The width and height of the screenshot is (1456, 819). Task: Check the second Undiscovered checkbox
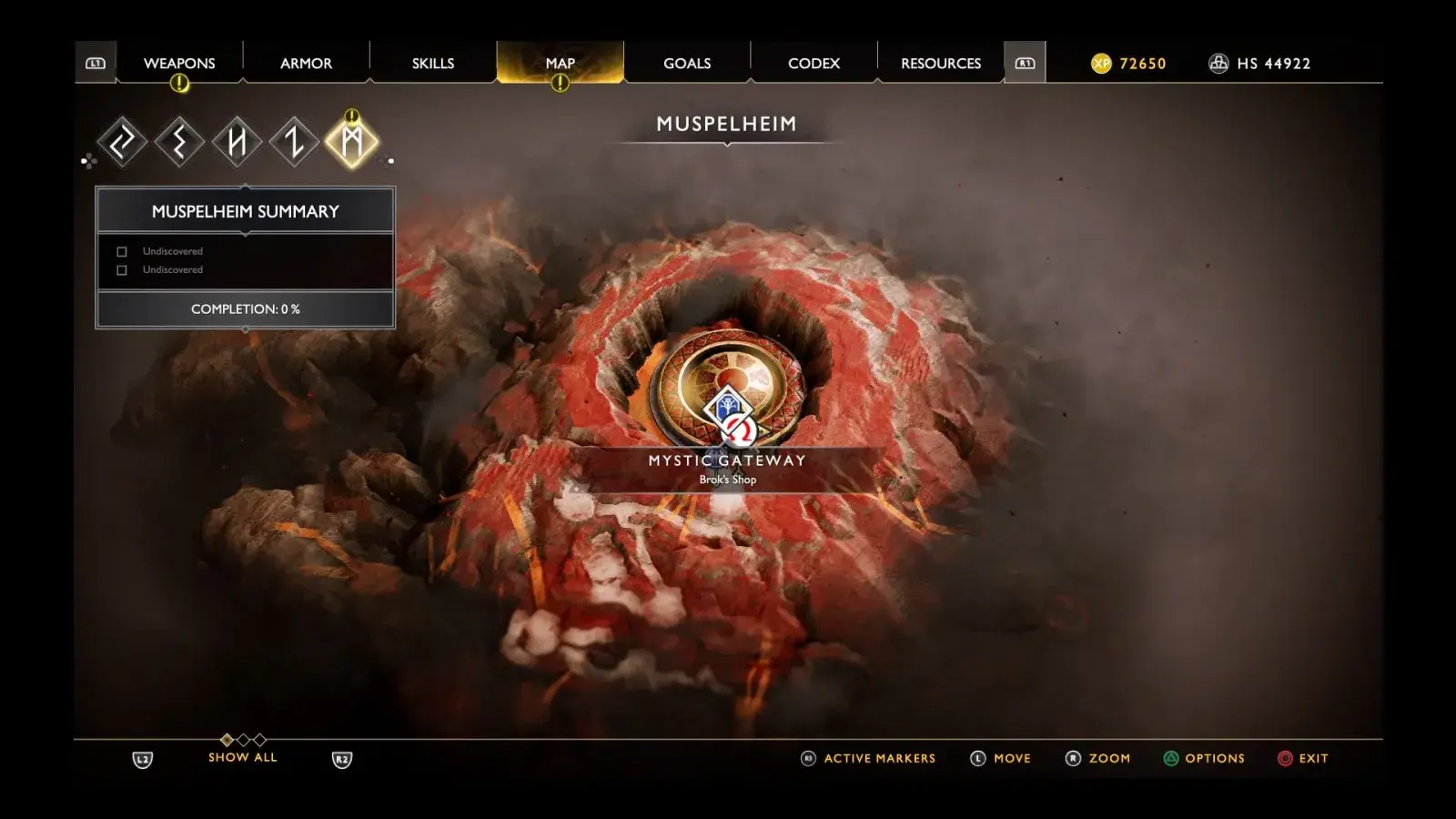point(121,269)
